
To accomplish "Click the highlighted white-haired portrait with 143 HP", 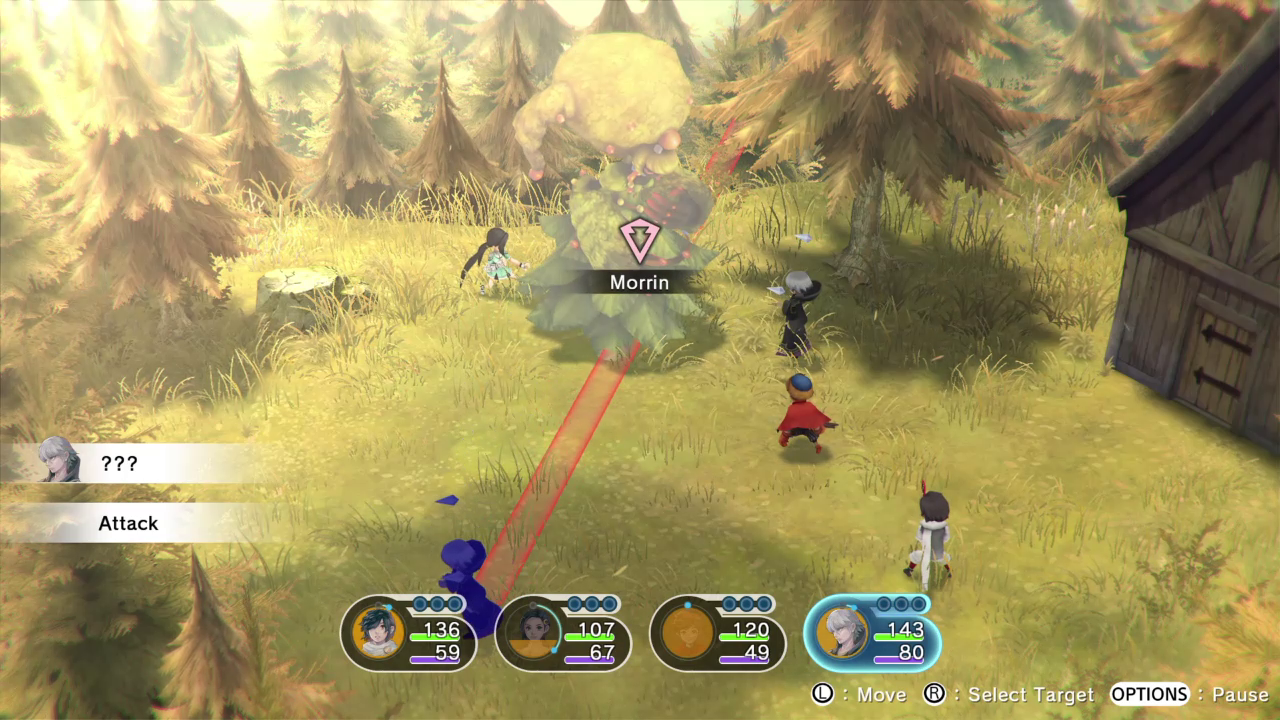I will pos(842,633).
